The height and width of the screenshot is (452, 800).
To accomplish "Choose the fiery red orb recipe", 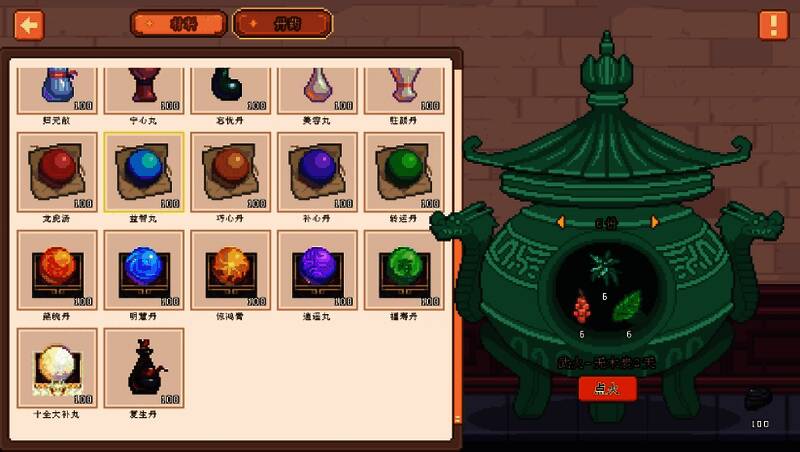I will (57, 269).
